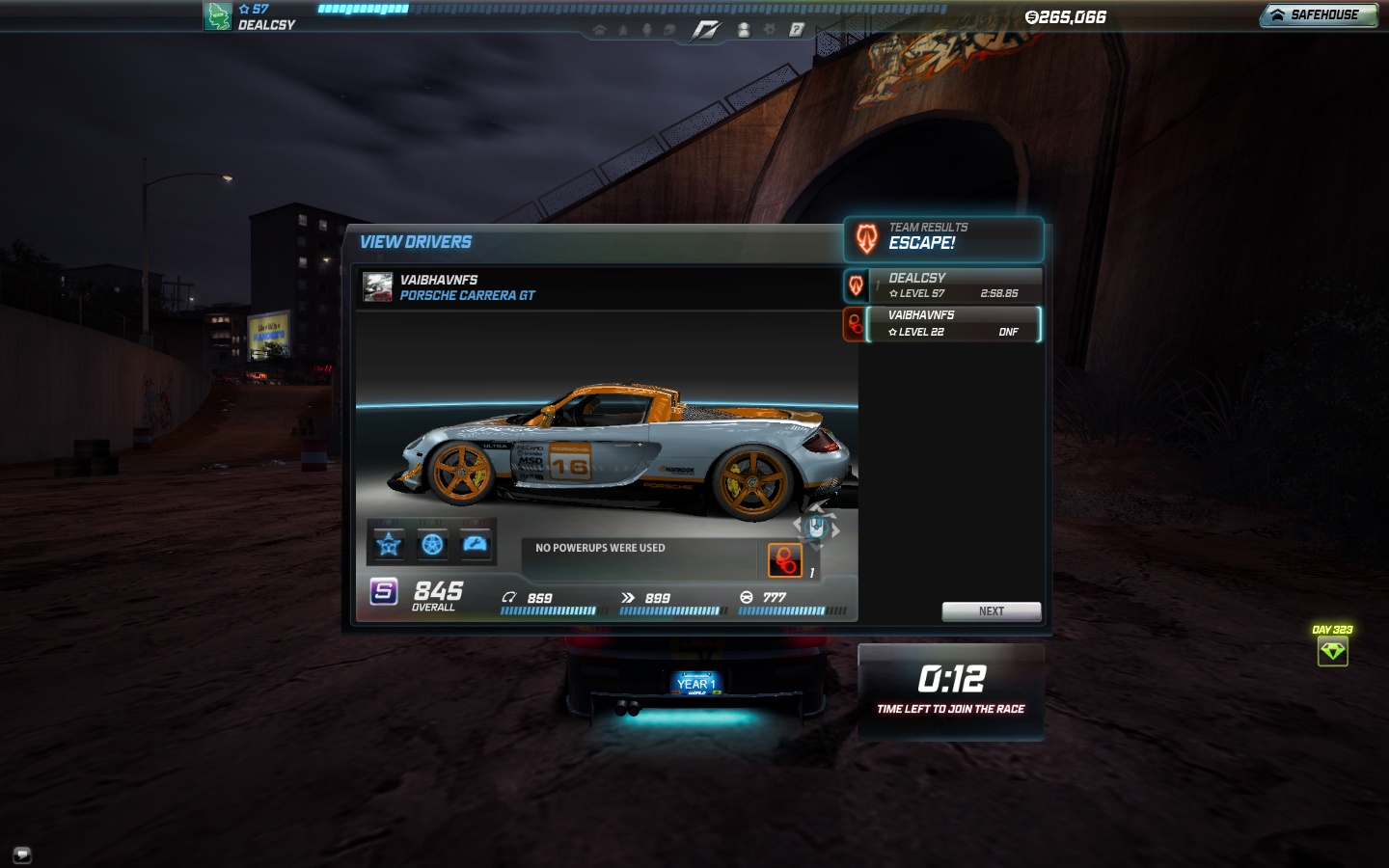Image resolution: width=1389 pixels, height=868 pixels.
Task: Select VAIBHAVNFS row in team results
Action: coord(953,324)
